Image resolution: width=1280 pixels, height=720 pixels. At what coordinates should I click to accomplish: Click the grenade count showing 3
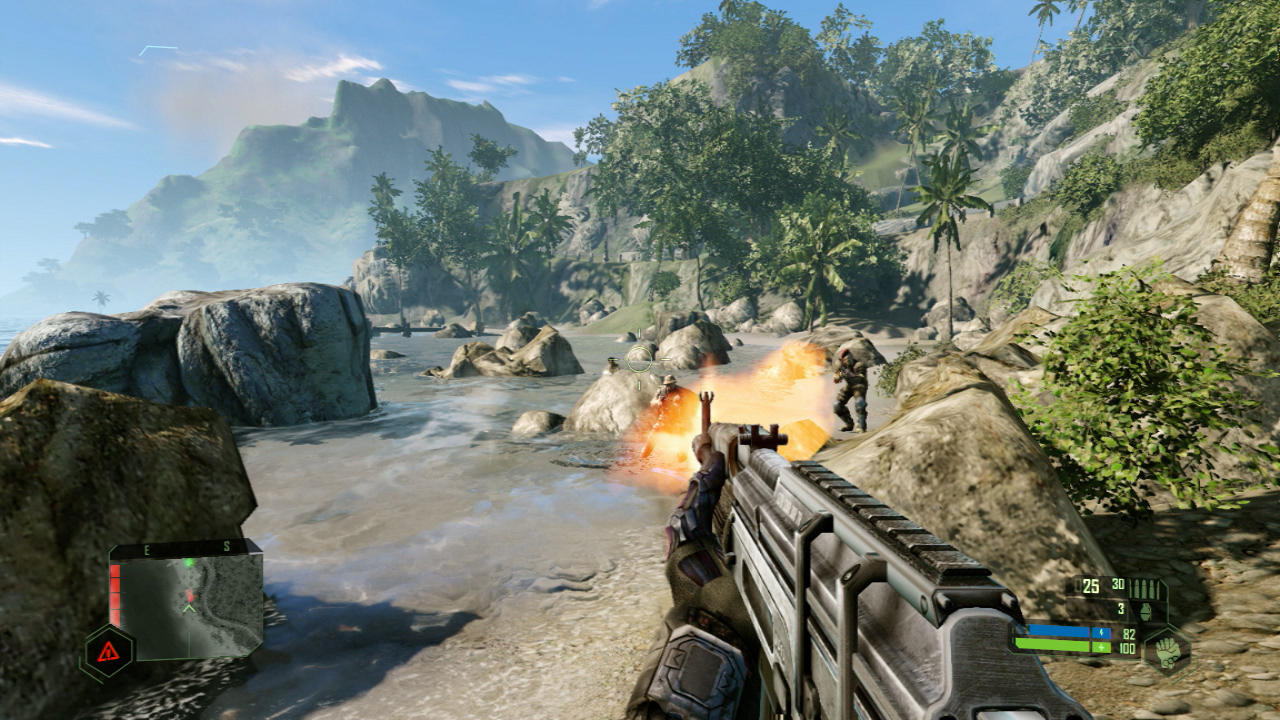click(1121, 608)
